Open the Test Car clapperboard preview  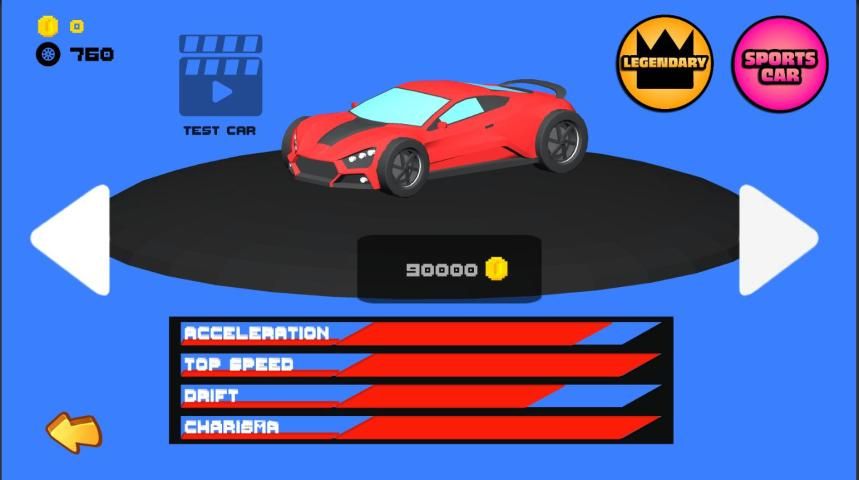point(220,78)
